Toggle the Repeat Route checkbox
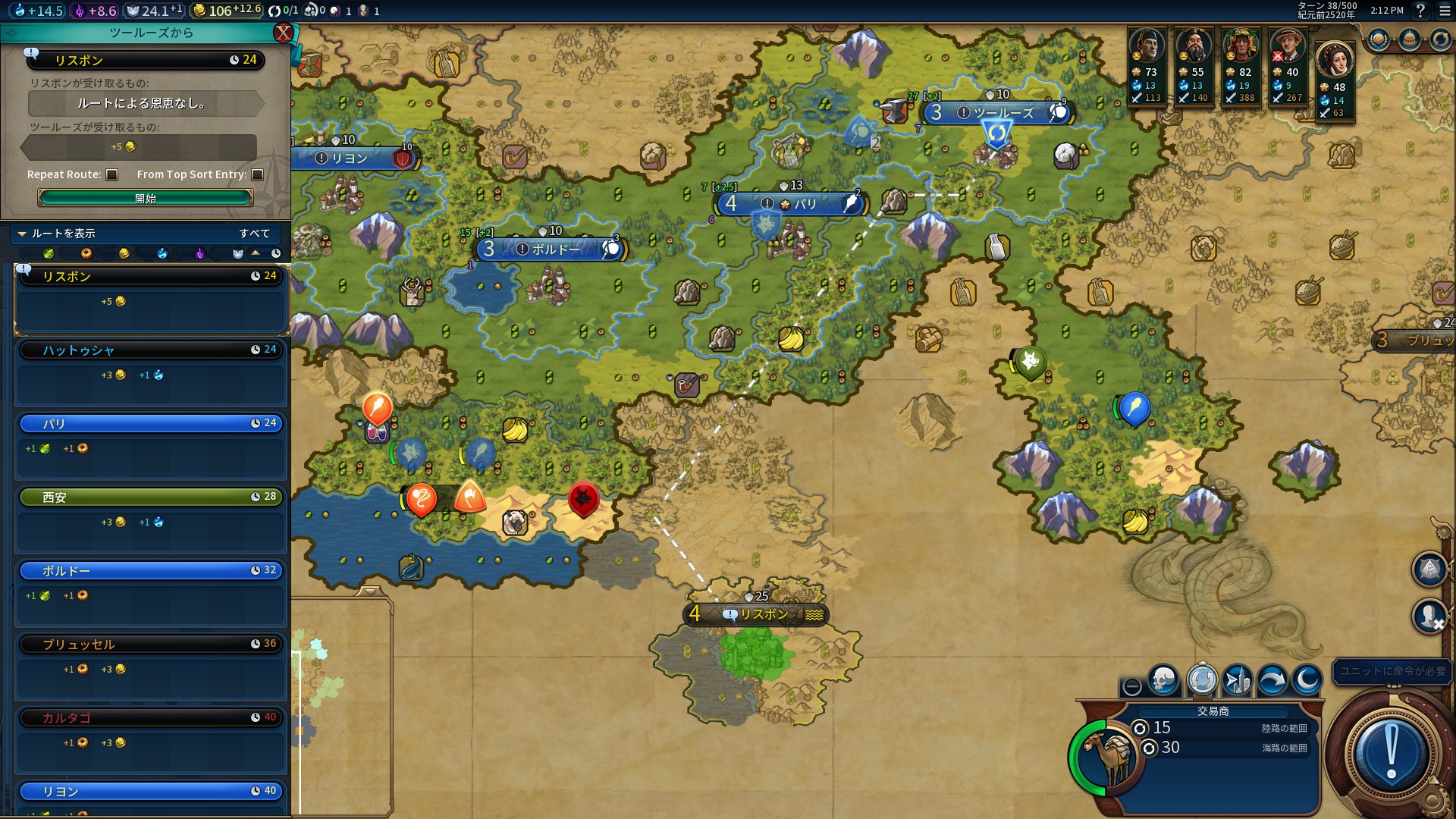The image size is (1456, 819). click(112, 174)
